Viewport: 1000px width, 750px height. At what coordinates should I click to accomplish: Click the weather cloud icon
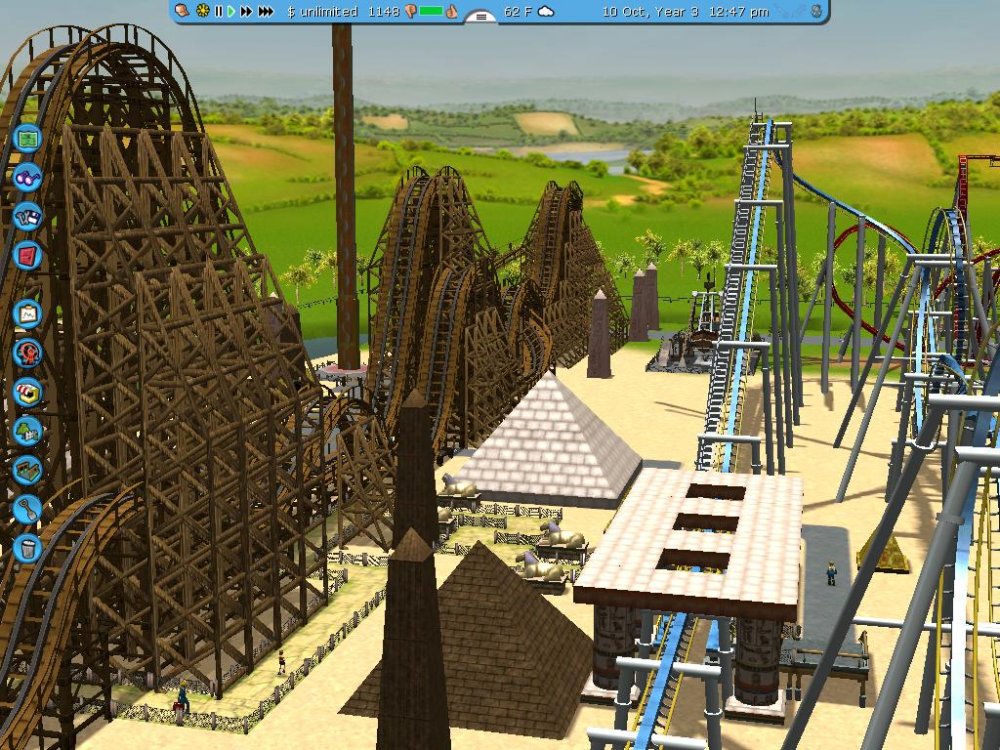[x=546, y=11]
